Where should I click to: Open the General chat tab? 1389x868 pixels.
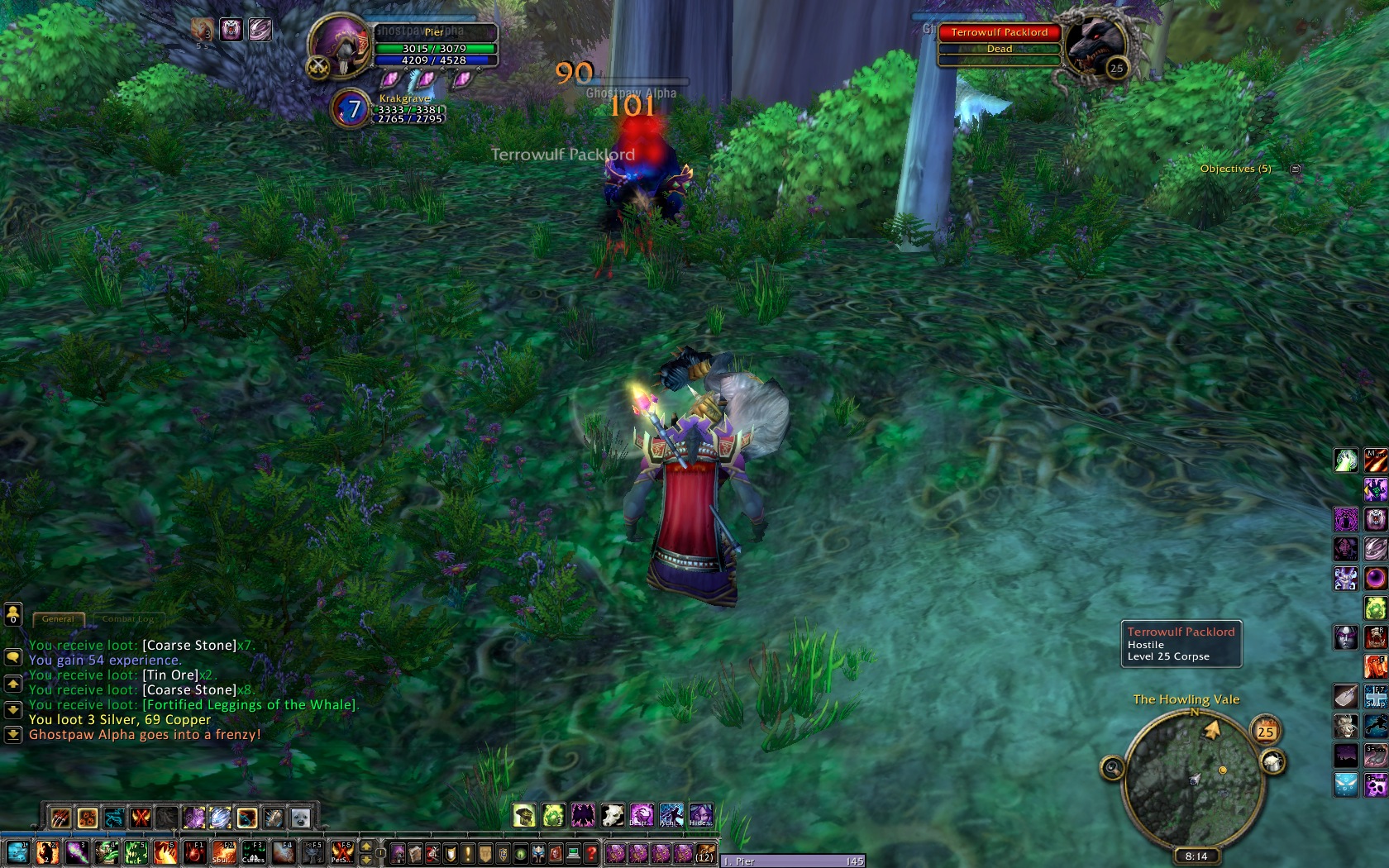pyautogui.click(x=58, y=618)
